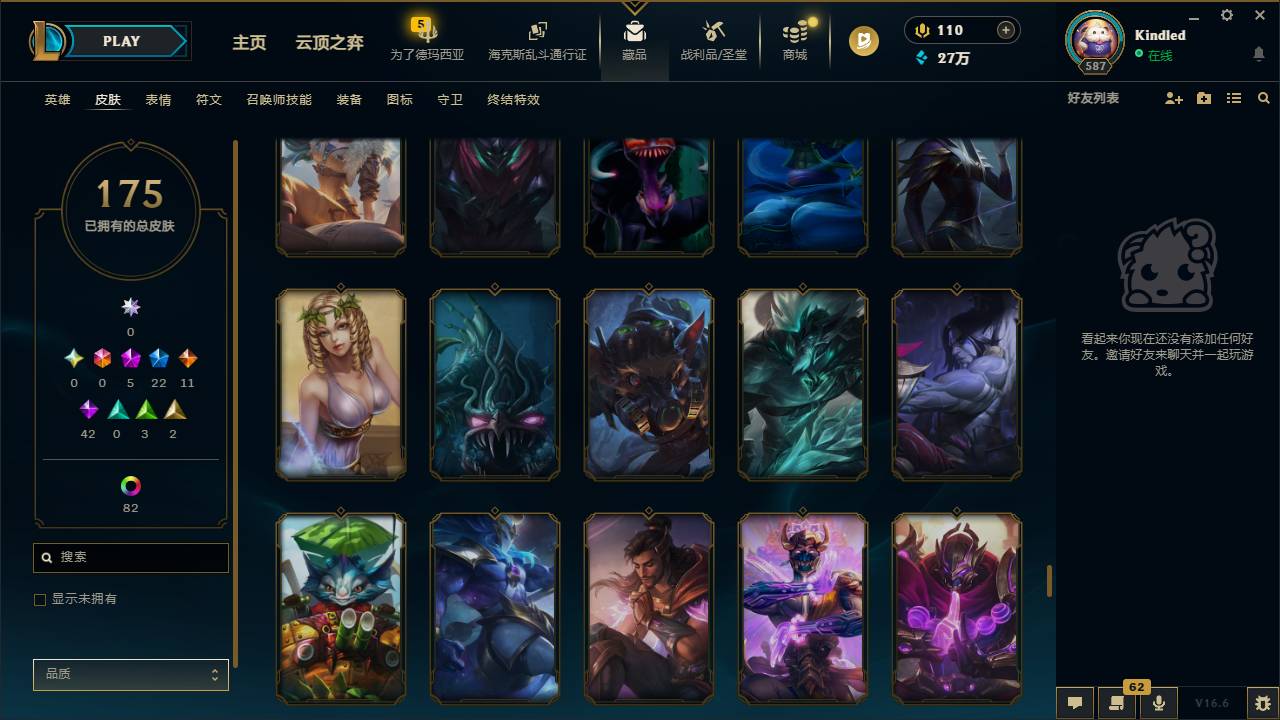Switch to the 表情 emotes tab

(x=157, y=100)
